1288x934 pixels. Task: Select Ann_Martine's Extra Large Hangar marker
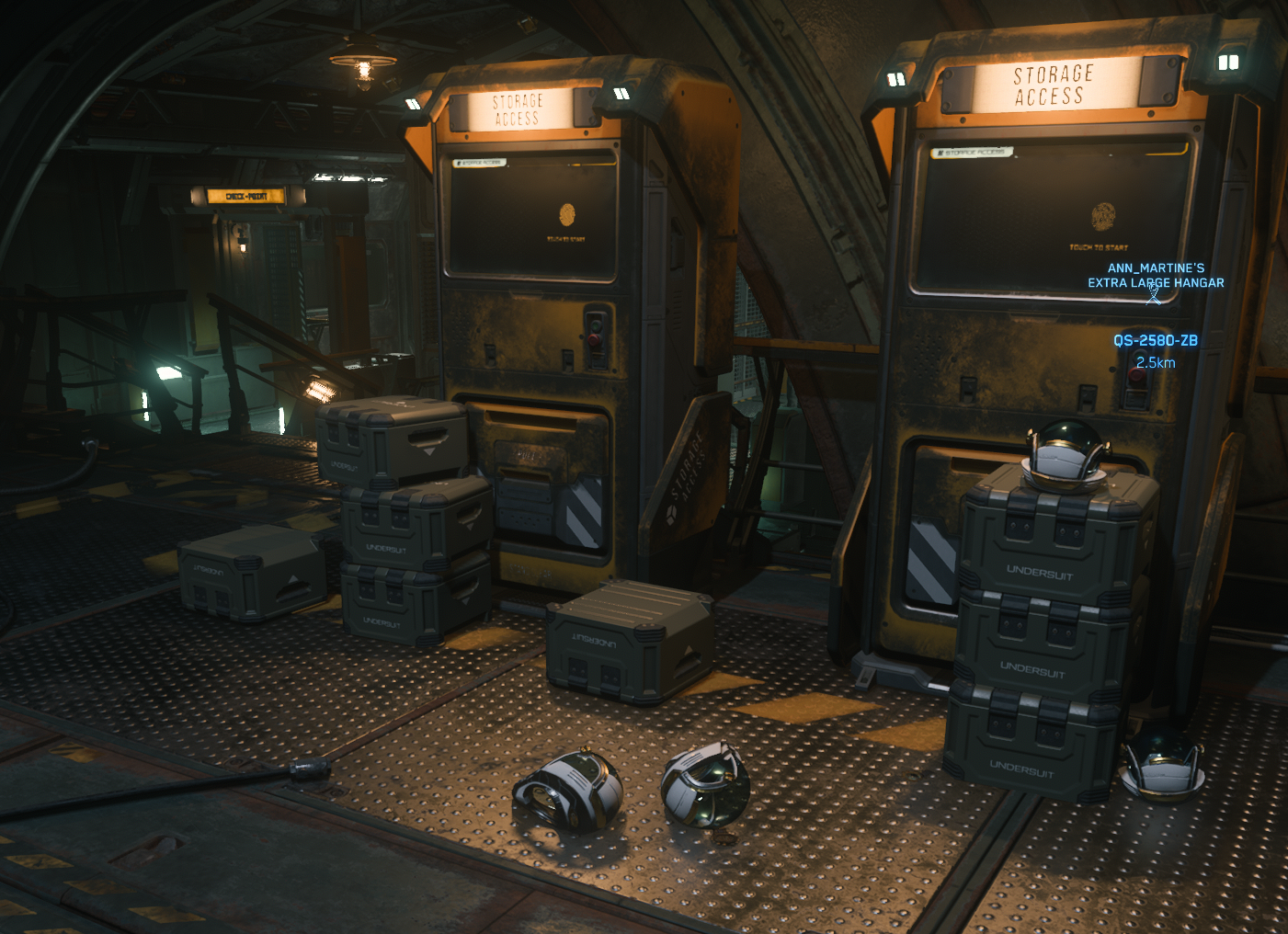1155,292
